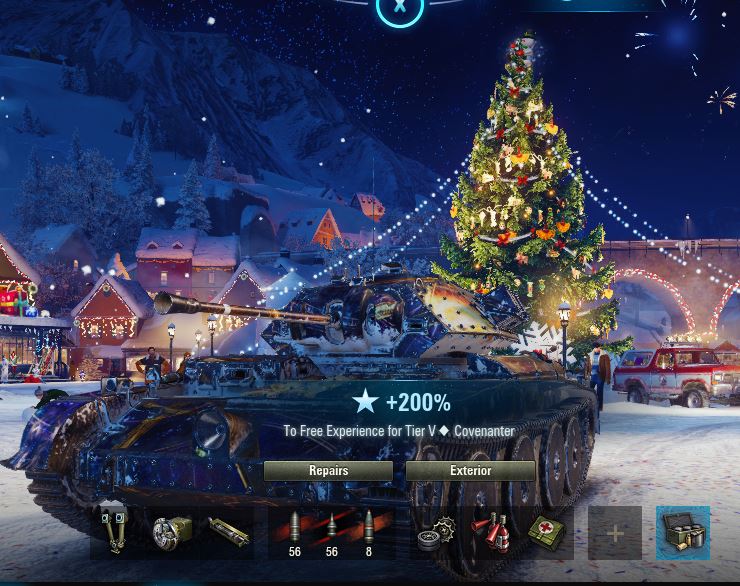Close using the glowing X circle

400,8
